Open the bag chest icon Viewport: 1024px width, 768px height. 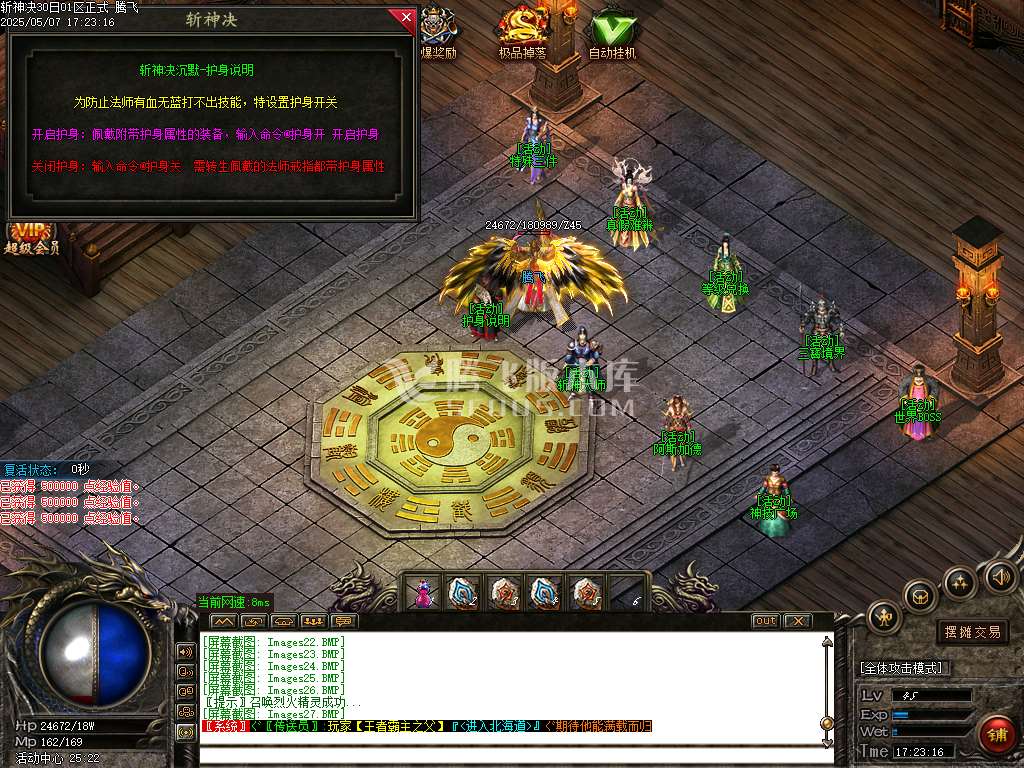[x=920, y=596]
